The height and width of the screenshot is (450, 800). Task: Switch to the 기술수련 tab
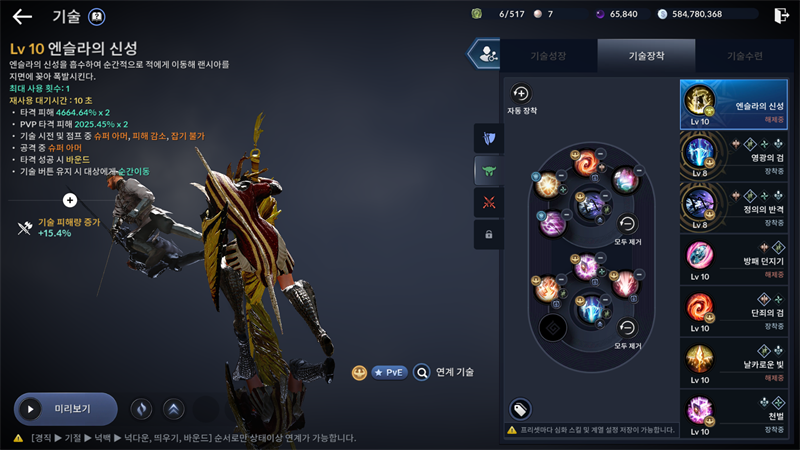(745, 56)
